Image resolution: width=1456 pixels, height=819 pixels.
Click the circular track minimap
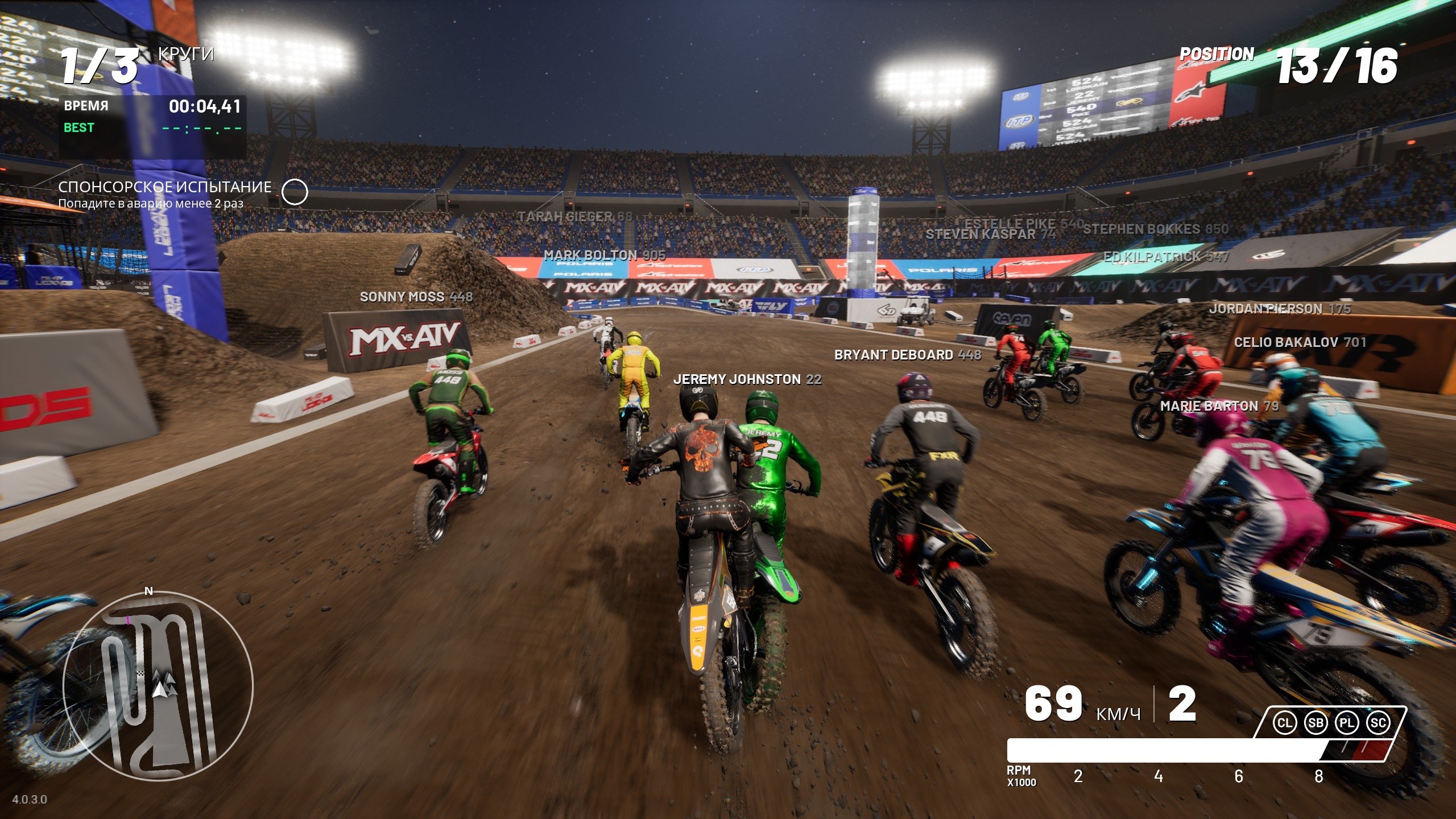(158, 685)
